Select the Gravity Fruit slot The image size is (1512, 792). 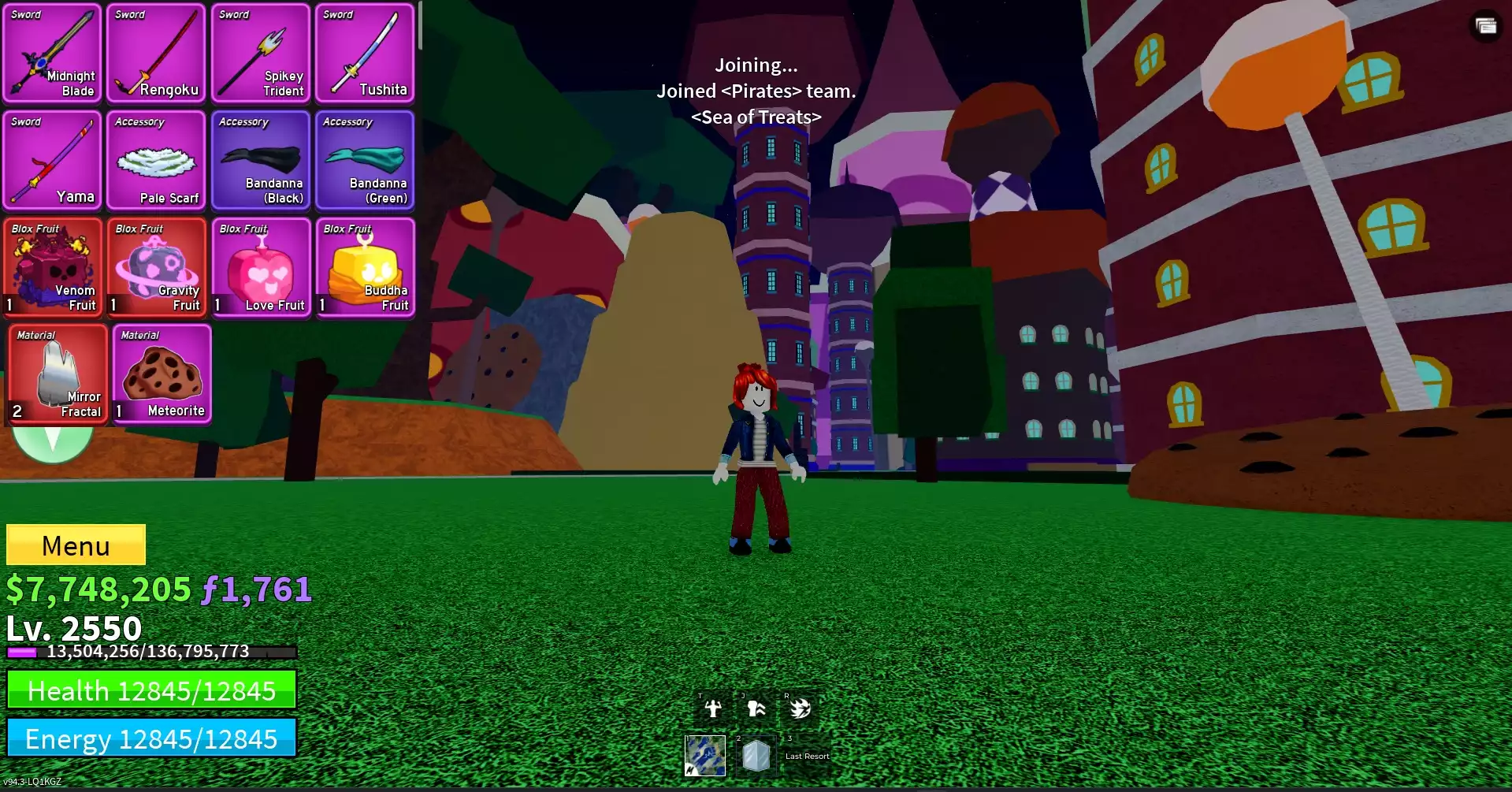point(156,267)
